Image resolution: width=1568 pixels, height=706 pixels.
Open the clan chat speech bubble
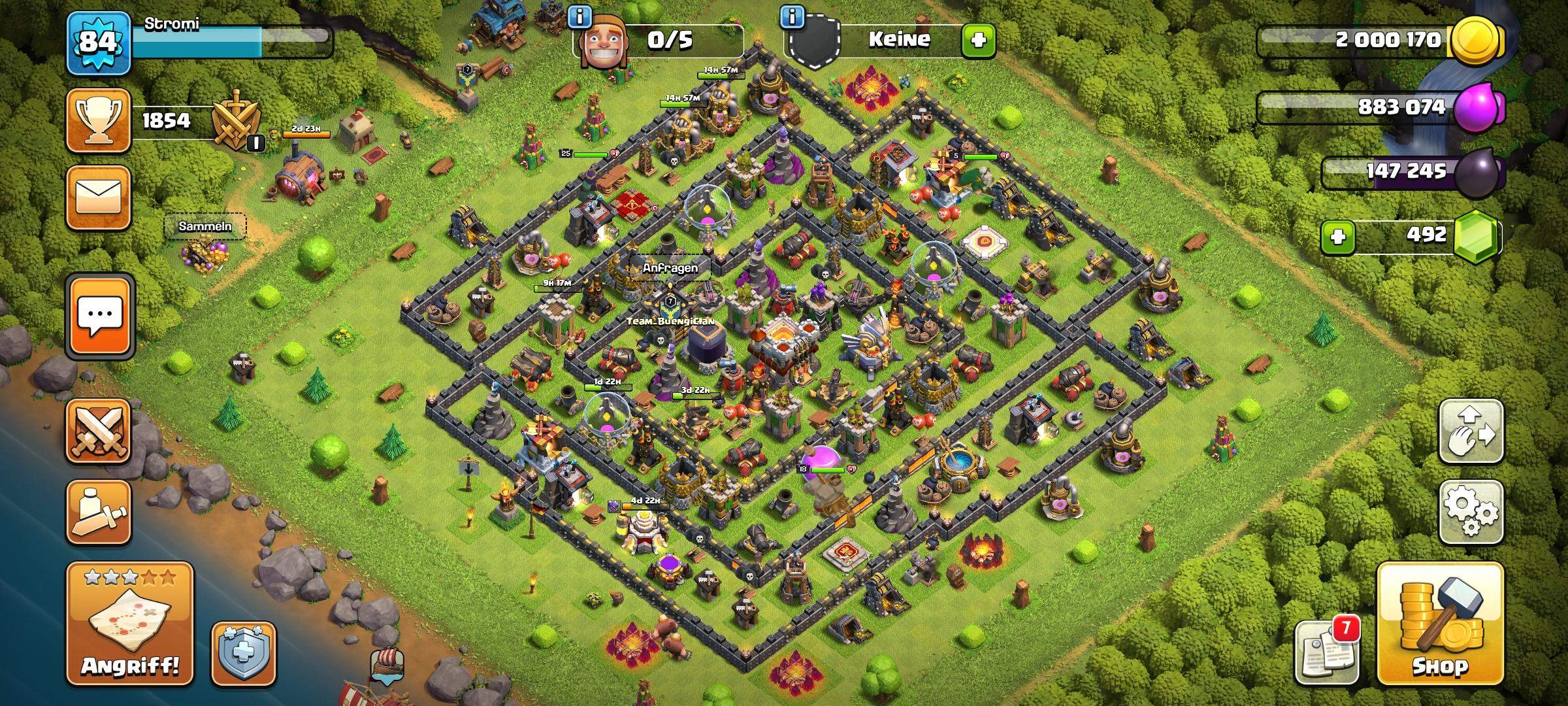[x=99, y=315]
